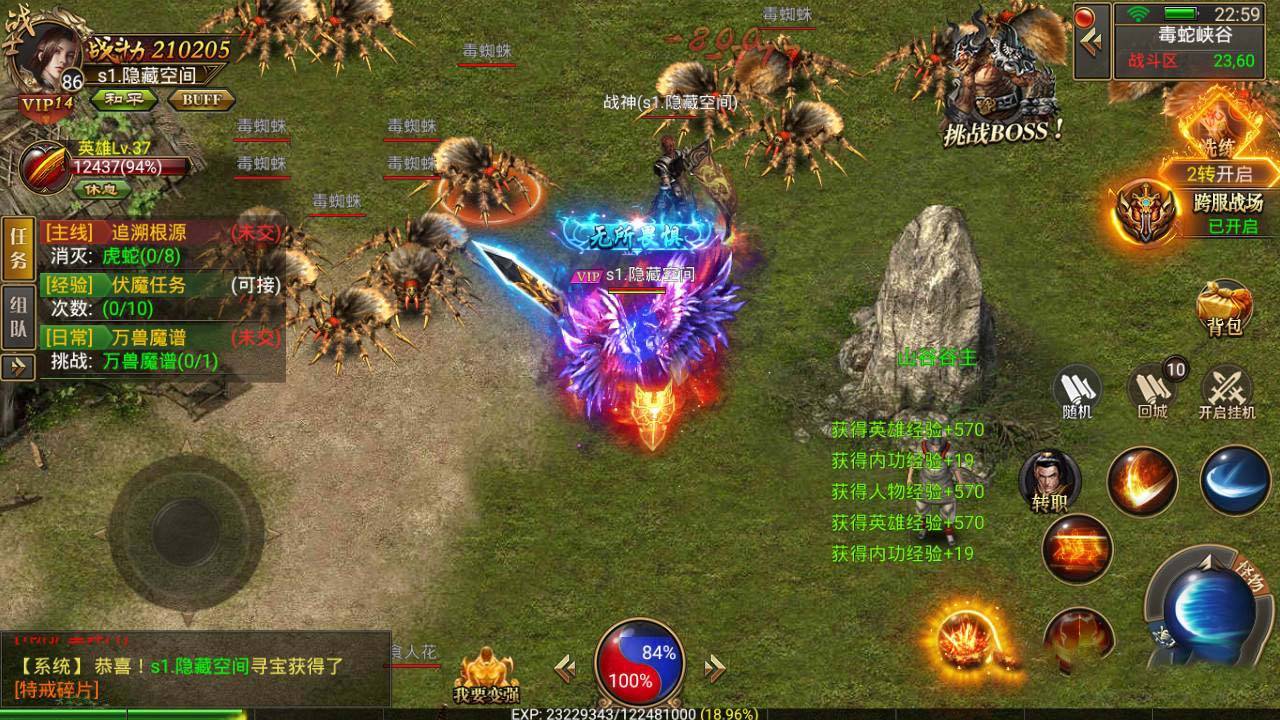This screenshot has height=720, width=1280.
Task: Toggle the BUFF panel
Action: coord(201,99)
